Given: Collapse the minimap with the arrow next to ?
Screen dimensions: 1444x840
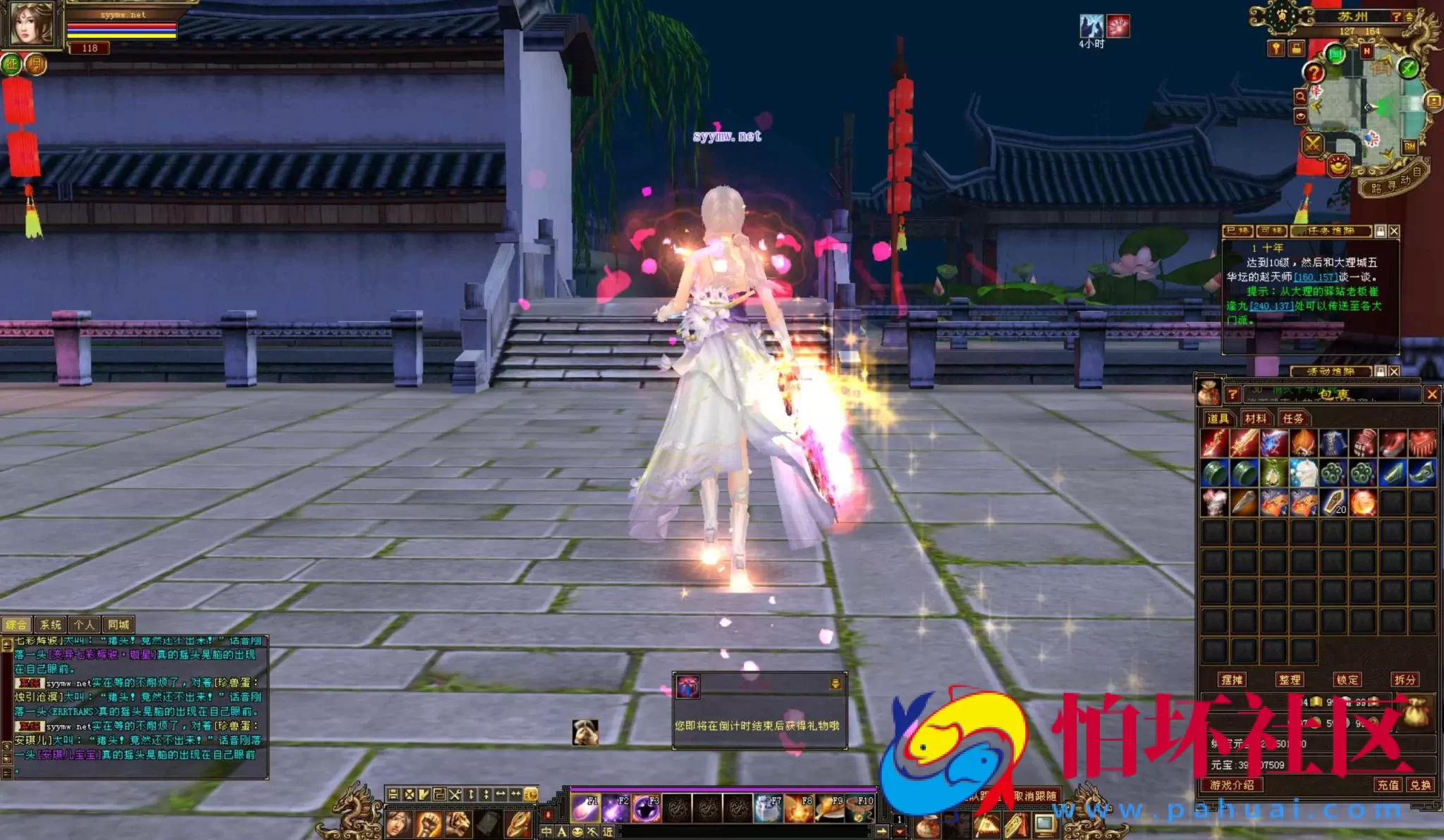Looking at the screenshot, I should point(1409,16).
